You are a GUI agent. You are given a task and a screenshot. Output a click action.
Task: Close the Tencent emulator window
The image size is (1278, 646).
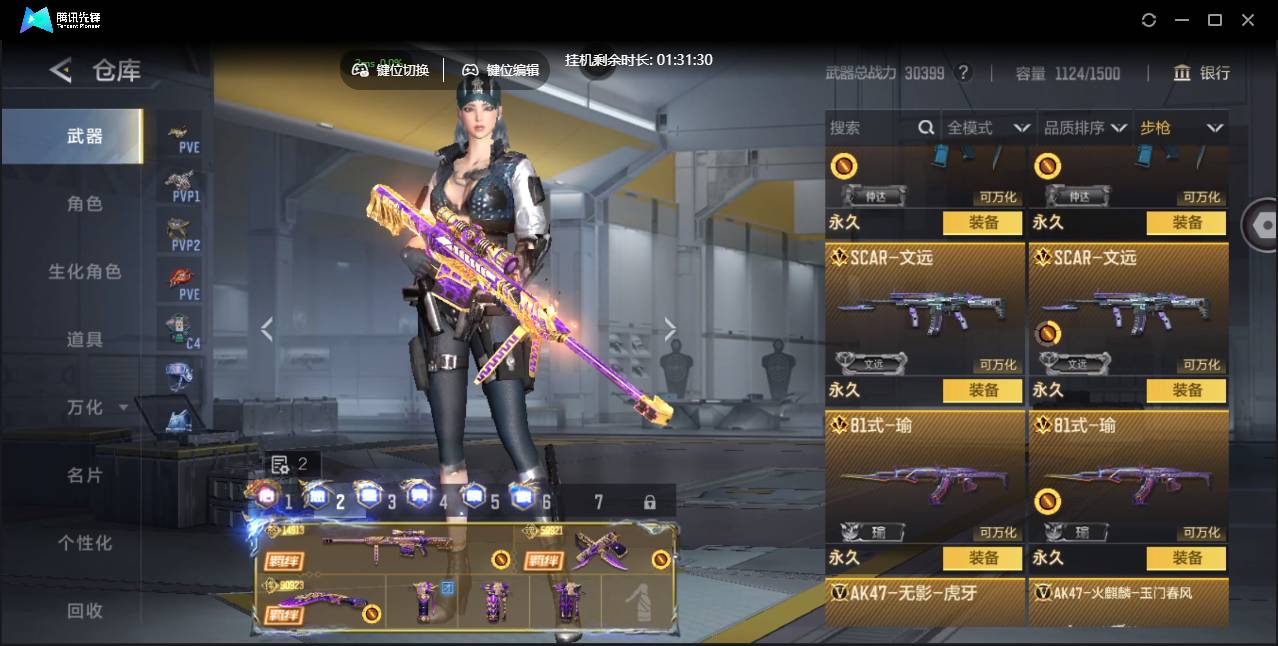[1248, 20]
